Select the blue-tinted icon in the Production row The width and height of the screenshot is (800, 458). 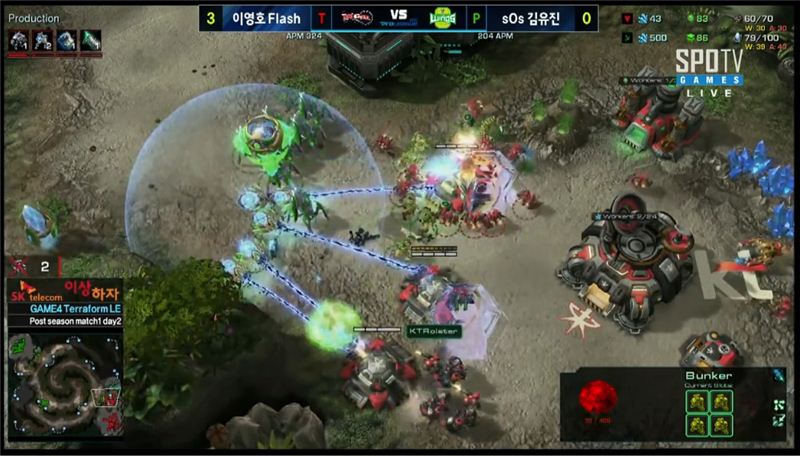(67, 40)
